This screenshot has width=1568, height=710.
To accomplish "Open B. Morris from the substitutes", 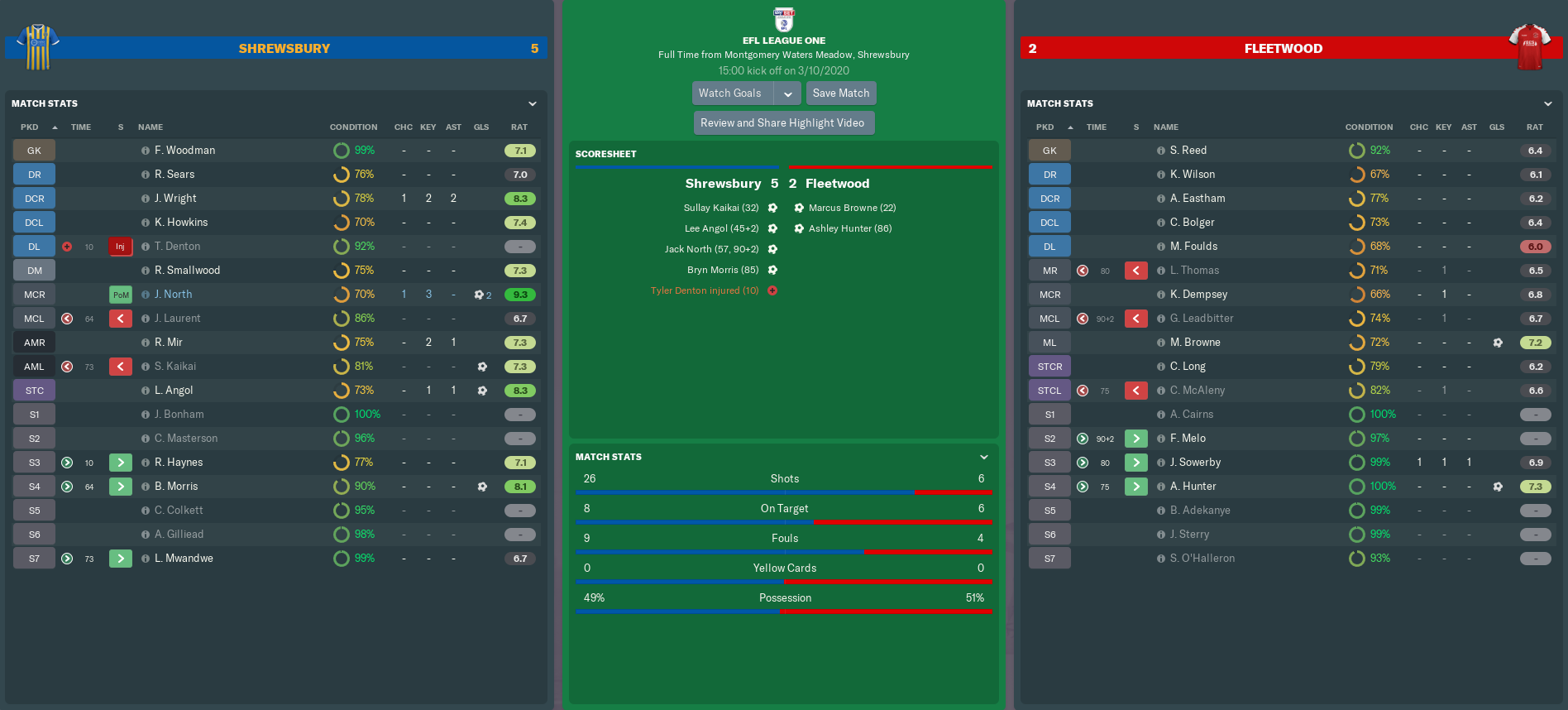I will click(176, 487).
